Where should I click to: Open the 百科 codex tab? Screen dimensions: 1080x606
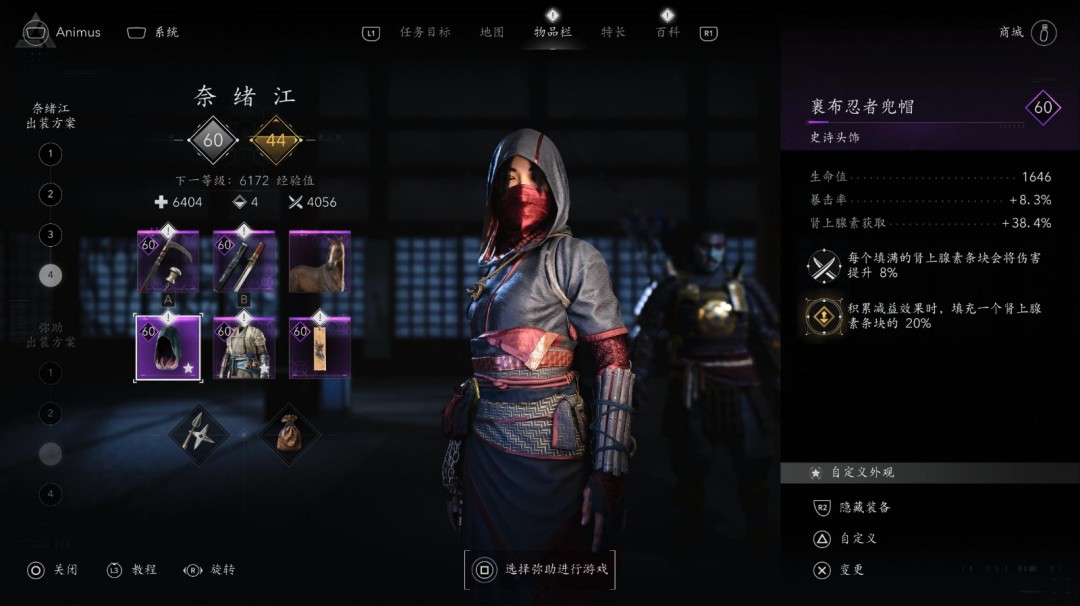(x=667, y=32)
